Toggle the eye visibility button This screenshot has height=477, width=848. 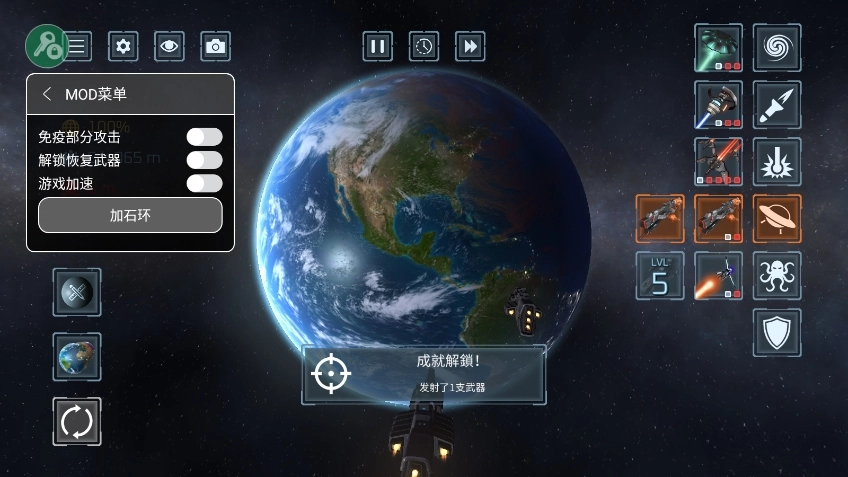pos(169,45)
